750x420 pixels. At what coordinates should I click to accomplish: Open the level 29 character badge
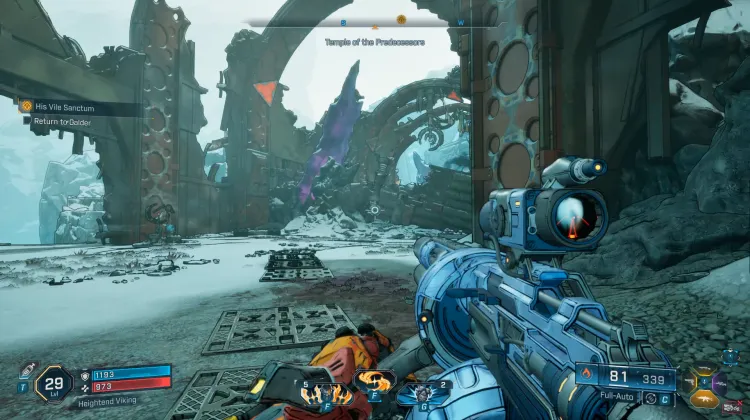point(52,381)
